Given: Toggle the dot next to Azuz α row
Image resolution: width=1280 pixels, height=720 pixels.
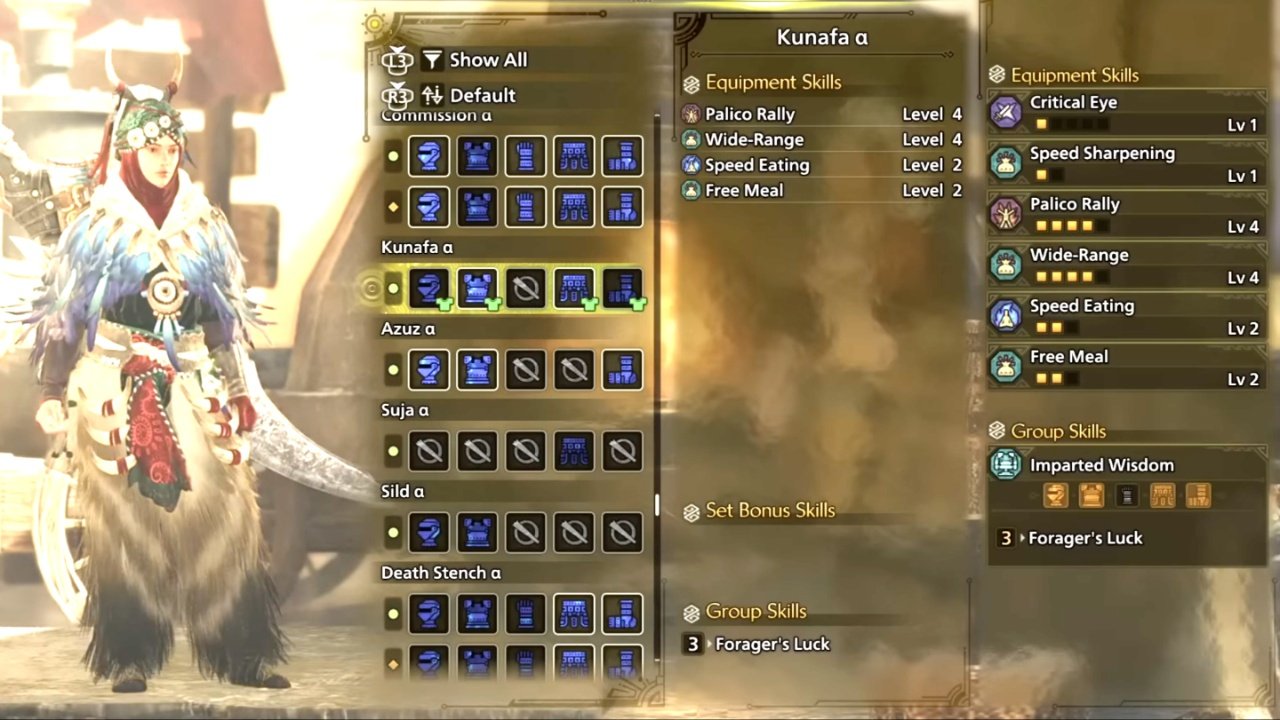Looking at the screenshot, I should pos(392,369).
